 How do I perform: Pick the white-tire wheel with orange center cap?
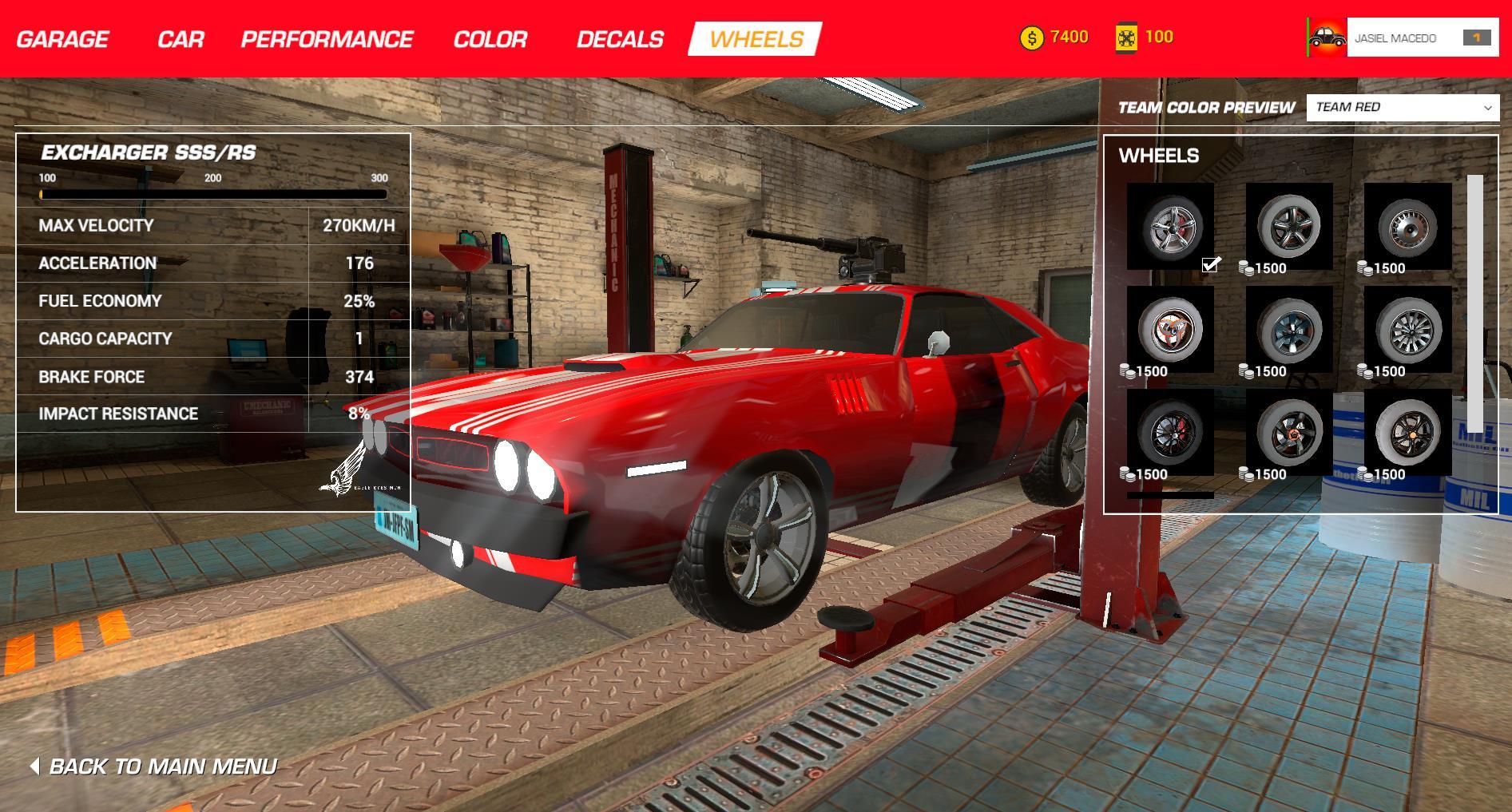pos(1407,432)
